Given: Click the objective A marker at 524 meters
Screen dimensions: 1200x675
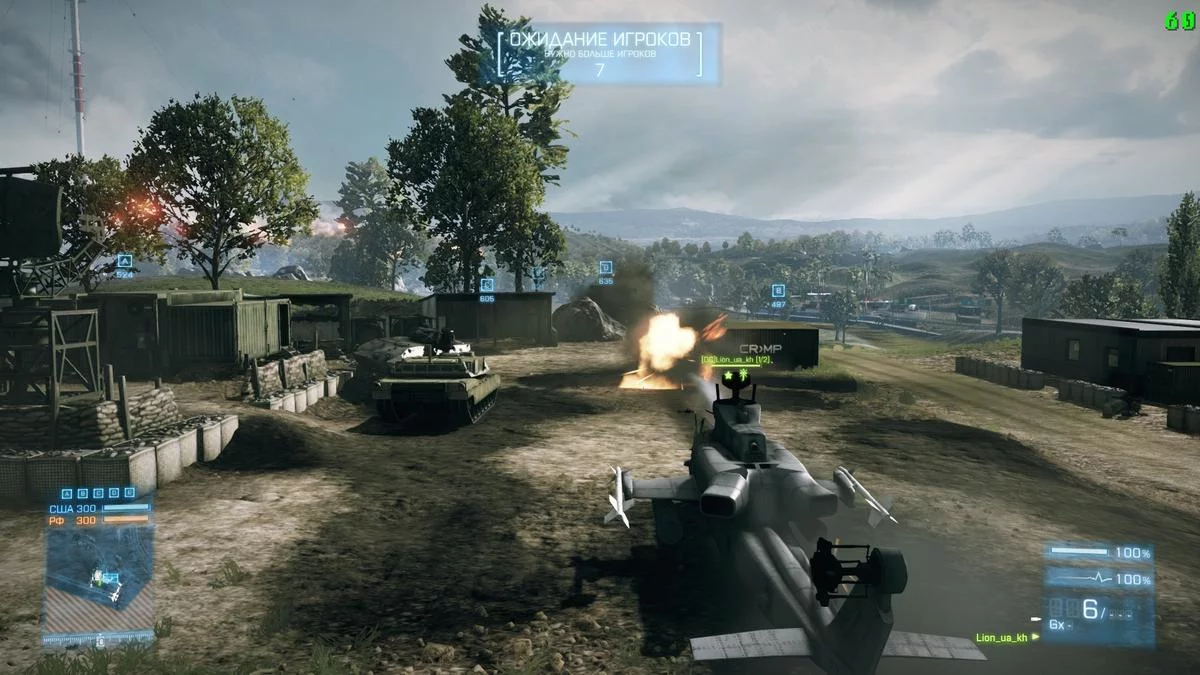Looking at the screenshot, I should [x=124, y=260].
